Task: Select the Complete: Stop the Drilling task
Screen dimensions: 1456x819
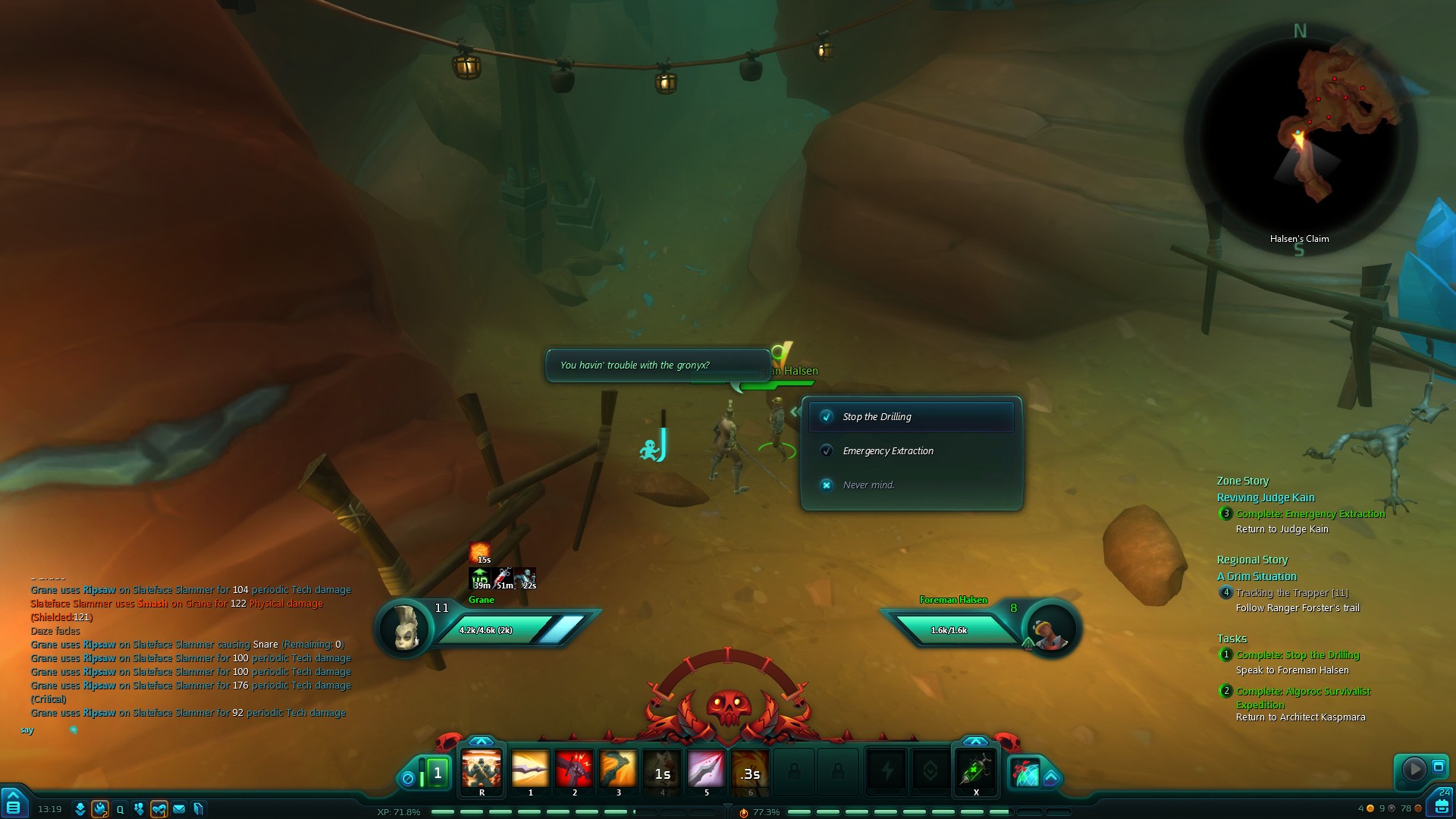Action: [x=1298, y=655]
